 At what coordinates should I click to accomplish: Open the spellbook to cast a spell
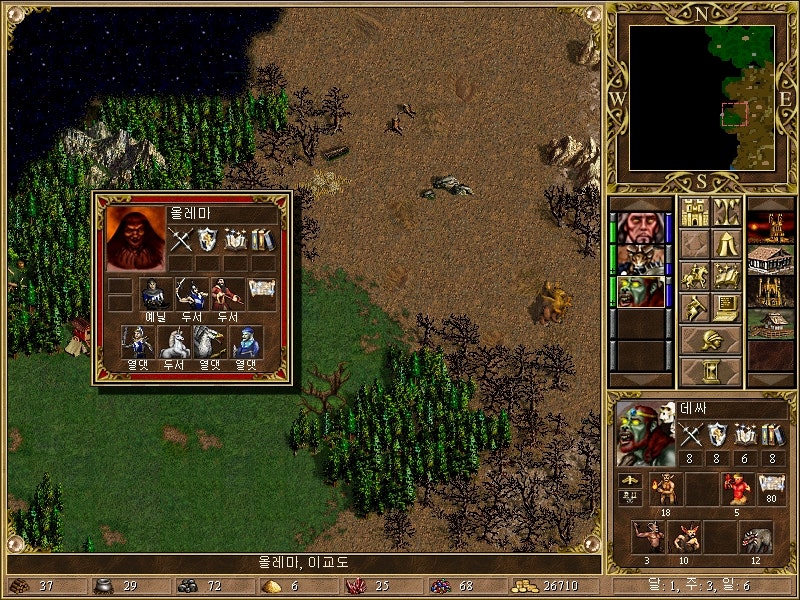point(726,276)
